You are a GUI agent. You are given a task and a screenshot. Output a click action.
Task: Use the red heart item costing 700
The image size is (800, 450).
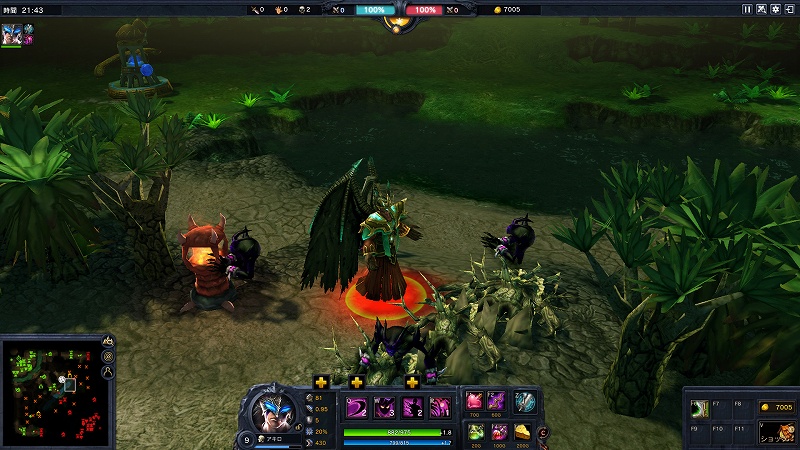pos(474,402)
